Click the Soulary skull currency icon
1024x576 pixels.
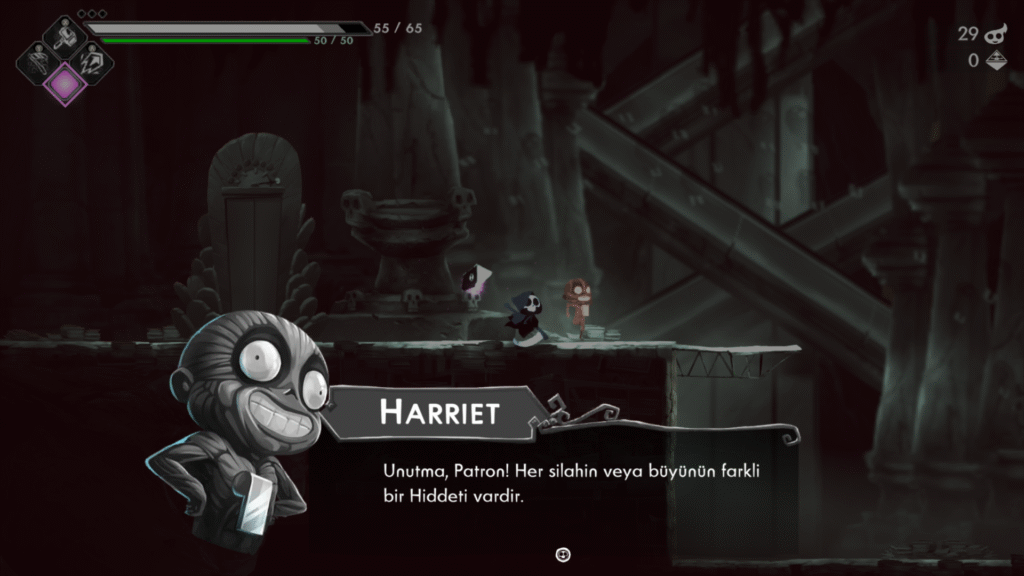pyautogui.click(x=995, y=34)
